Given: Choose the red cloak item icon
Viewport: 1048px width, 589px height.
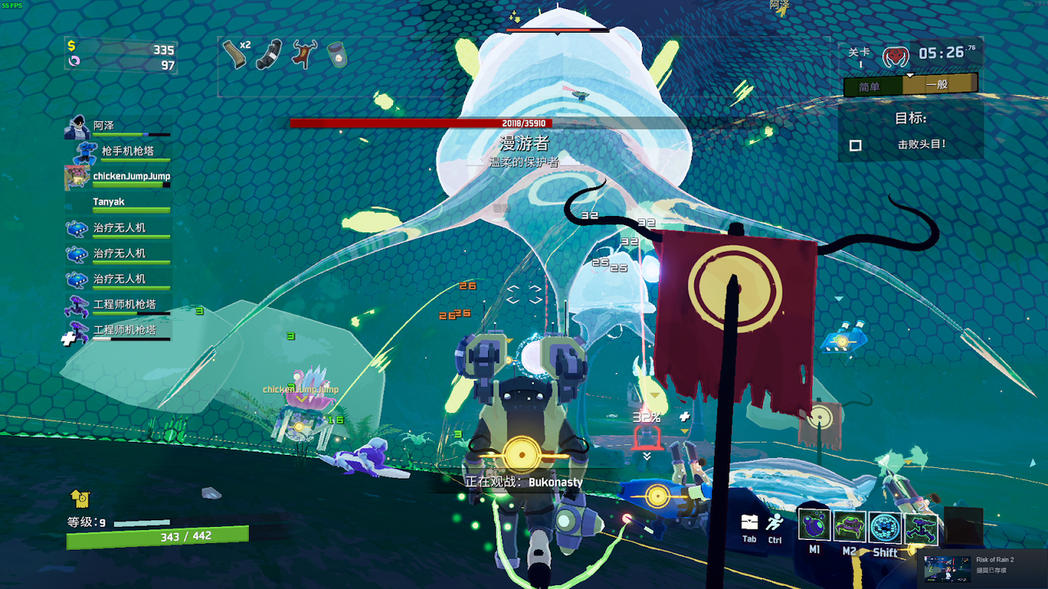Looking at the screenshot, I should 303,54.
